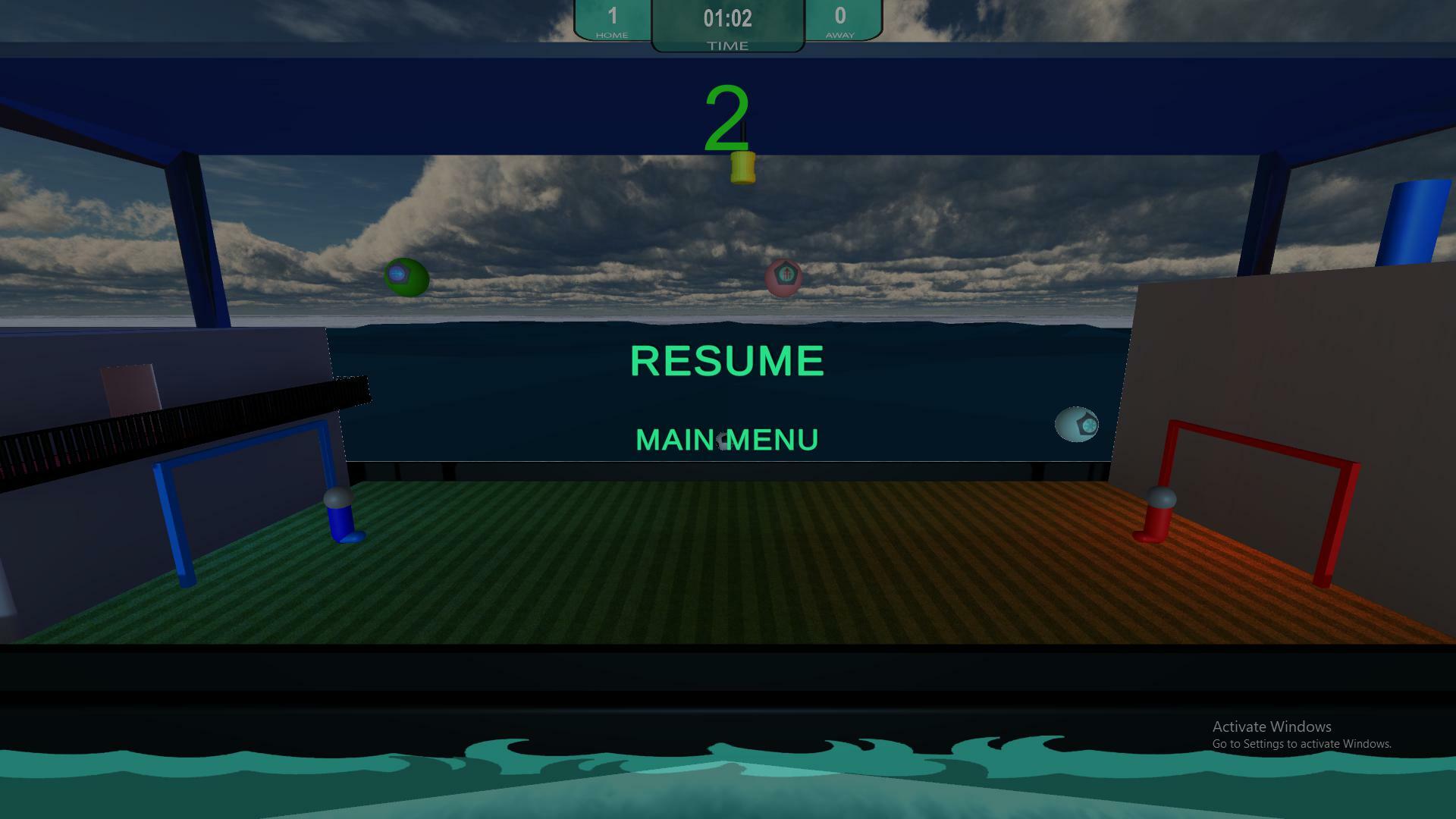Click the white ball with pentagon pattern
The width and height of the screenshot is (1456, 819).
coord(1078,425)
